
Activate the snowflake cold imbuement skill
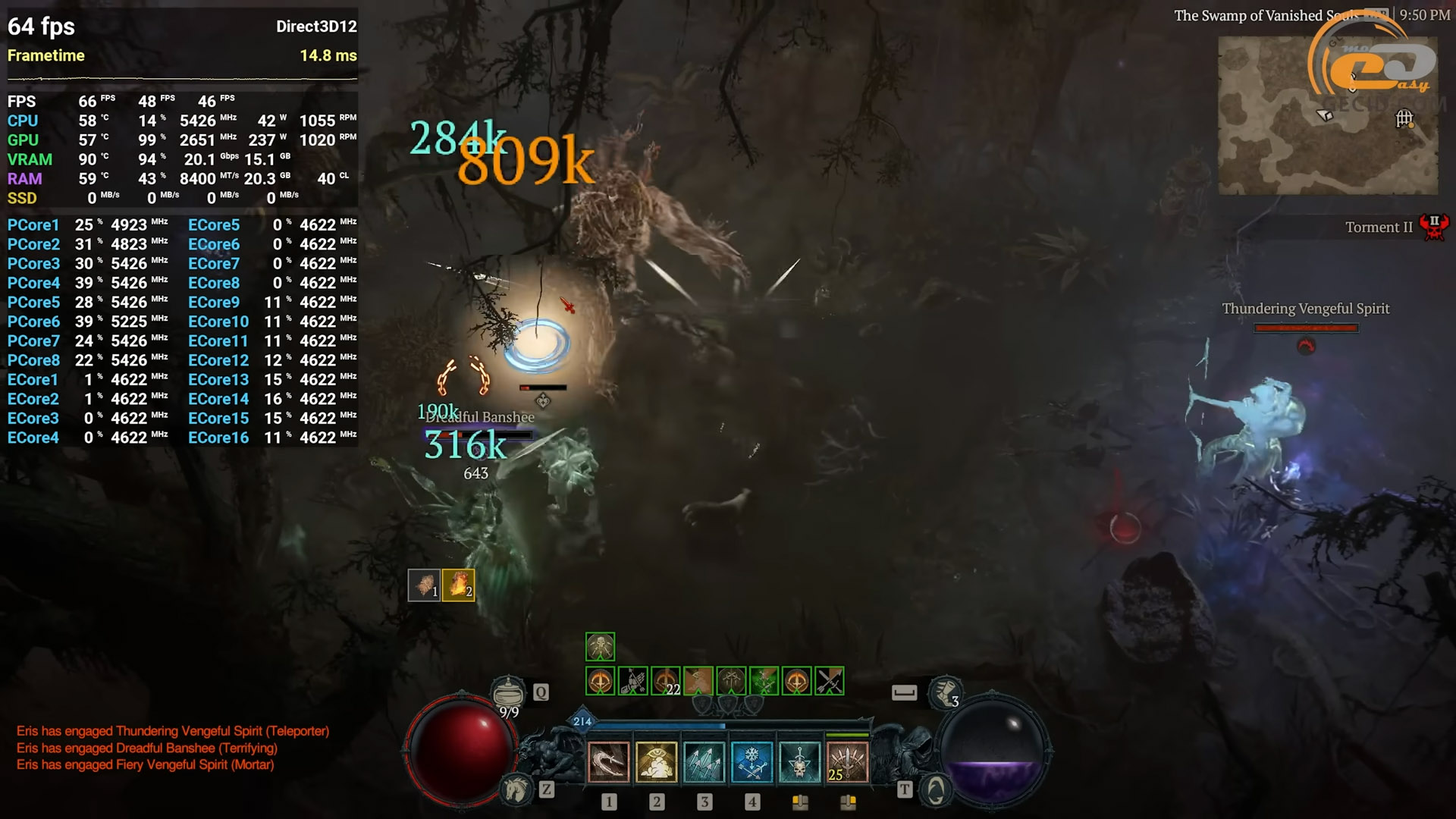752,762
